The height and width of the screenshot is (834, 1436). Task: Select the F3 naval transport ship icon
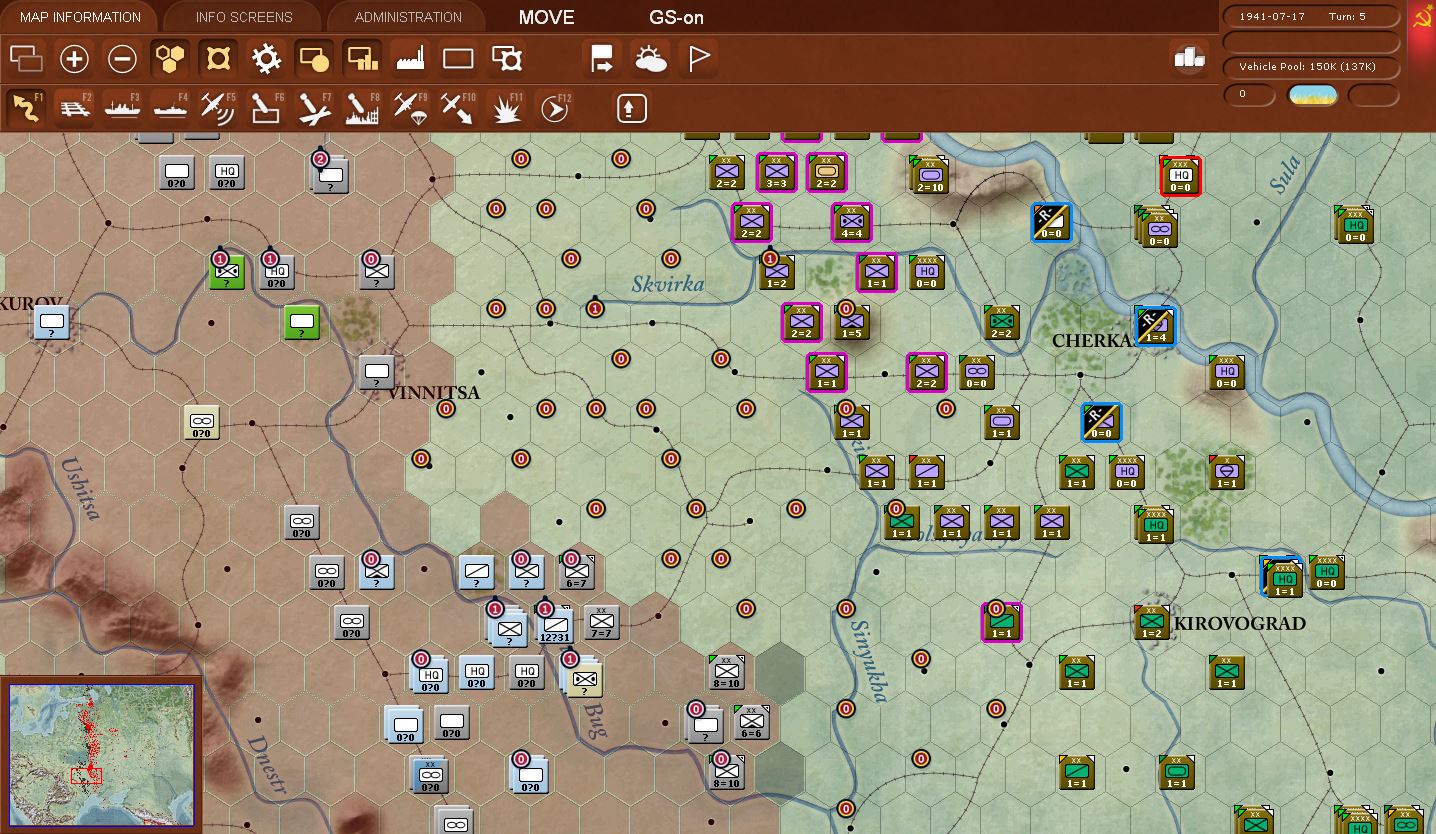click(x=122, y=107)
